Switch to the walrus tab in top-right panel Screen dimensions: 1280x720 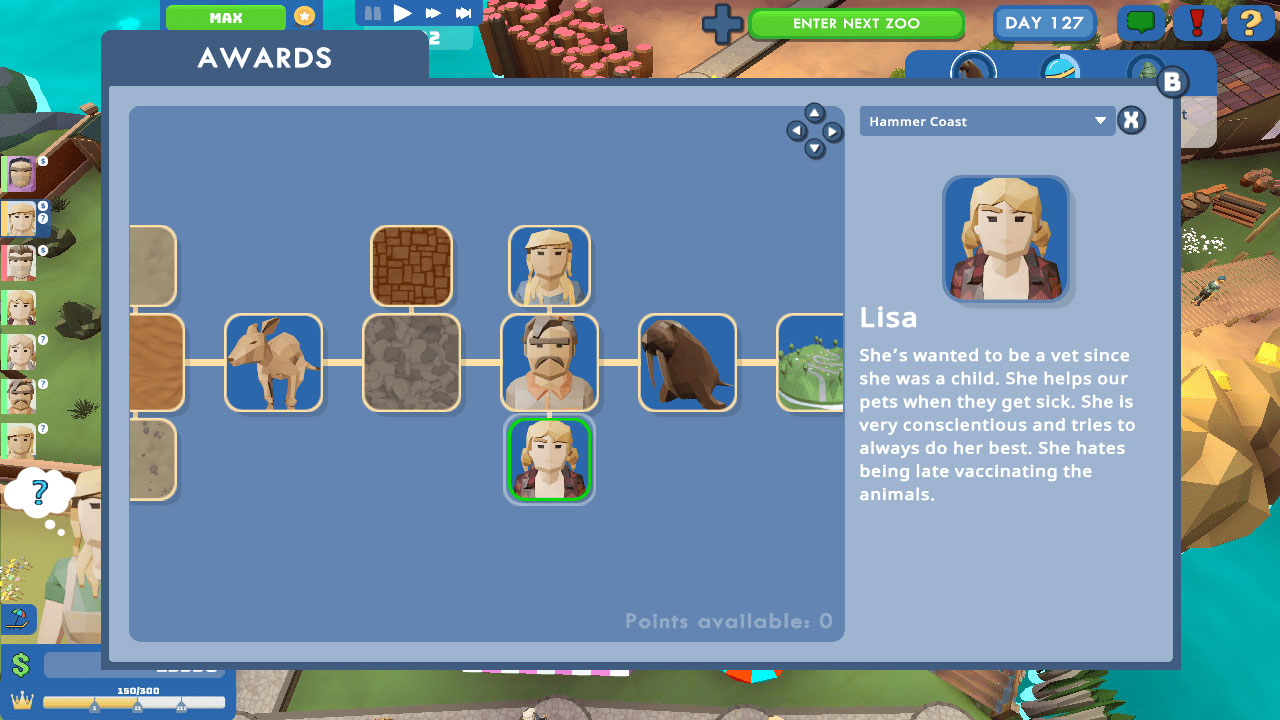[972, 70]
